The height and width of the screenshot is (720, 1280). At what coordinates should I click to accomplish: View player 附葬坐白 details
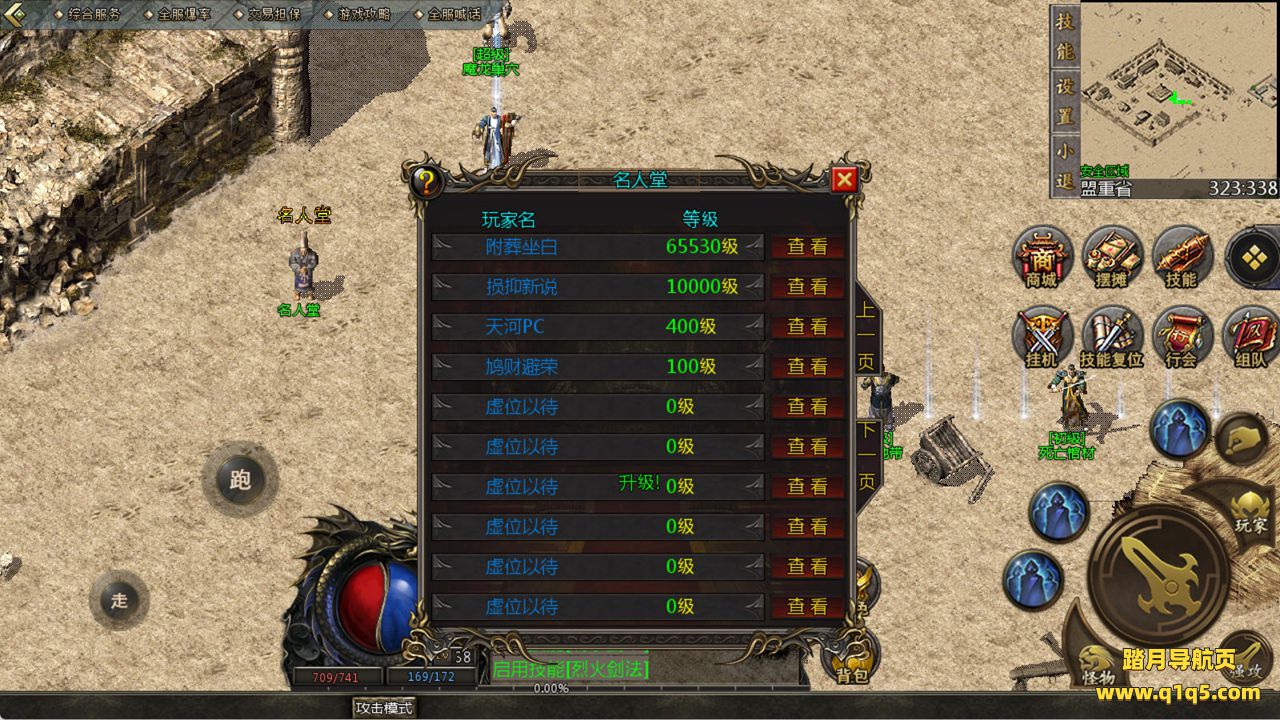[x=807, y=247]
